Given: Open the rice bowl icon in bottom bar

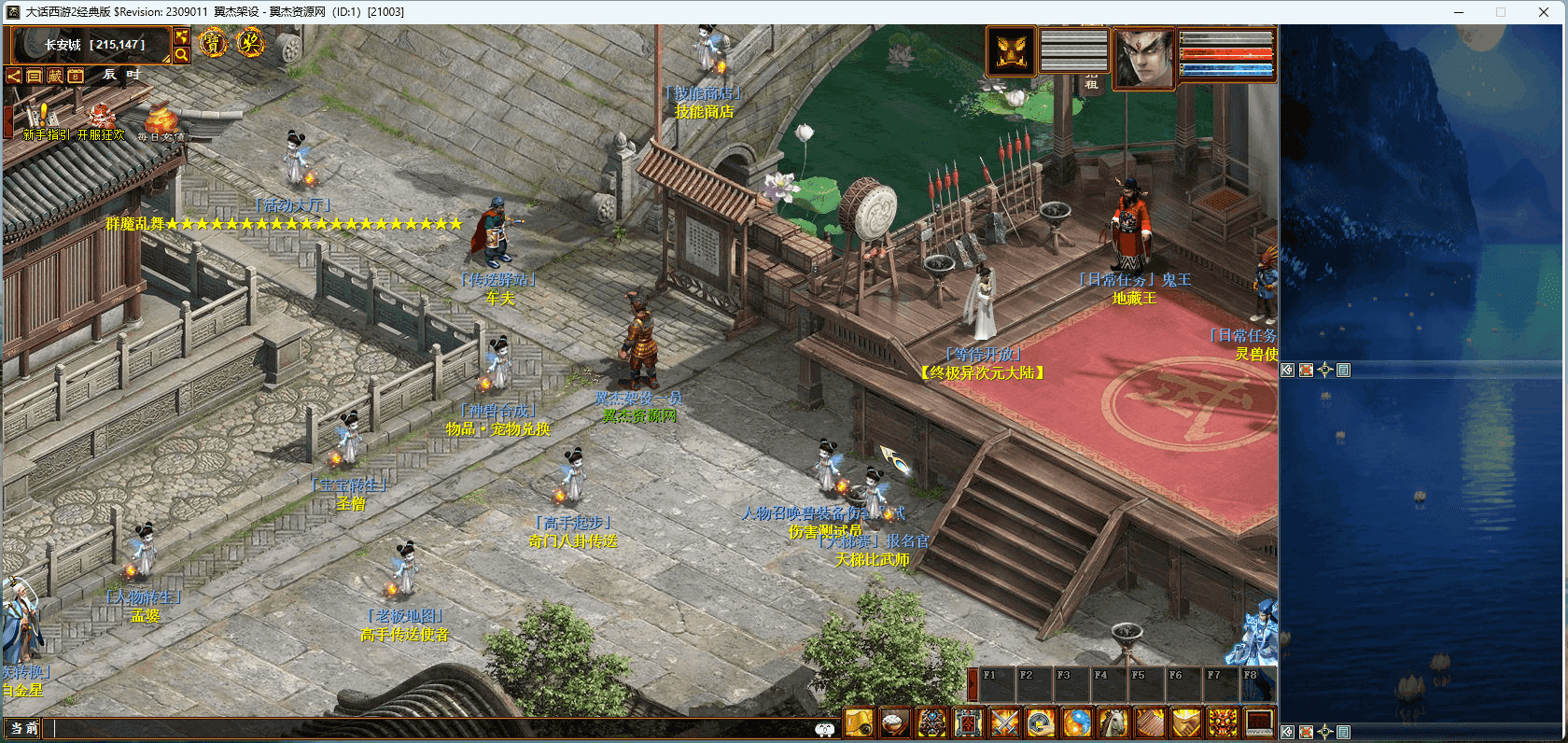Looking at the screenshot, I should coord(895,722).
